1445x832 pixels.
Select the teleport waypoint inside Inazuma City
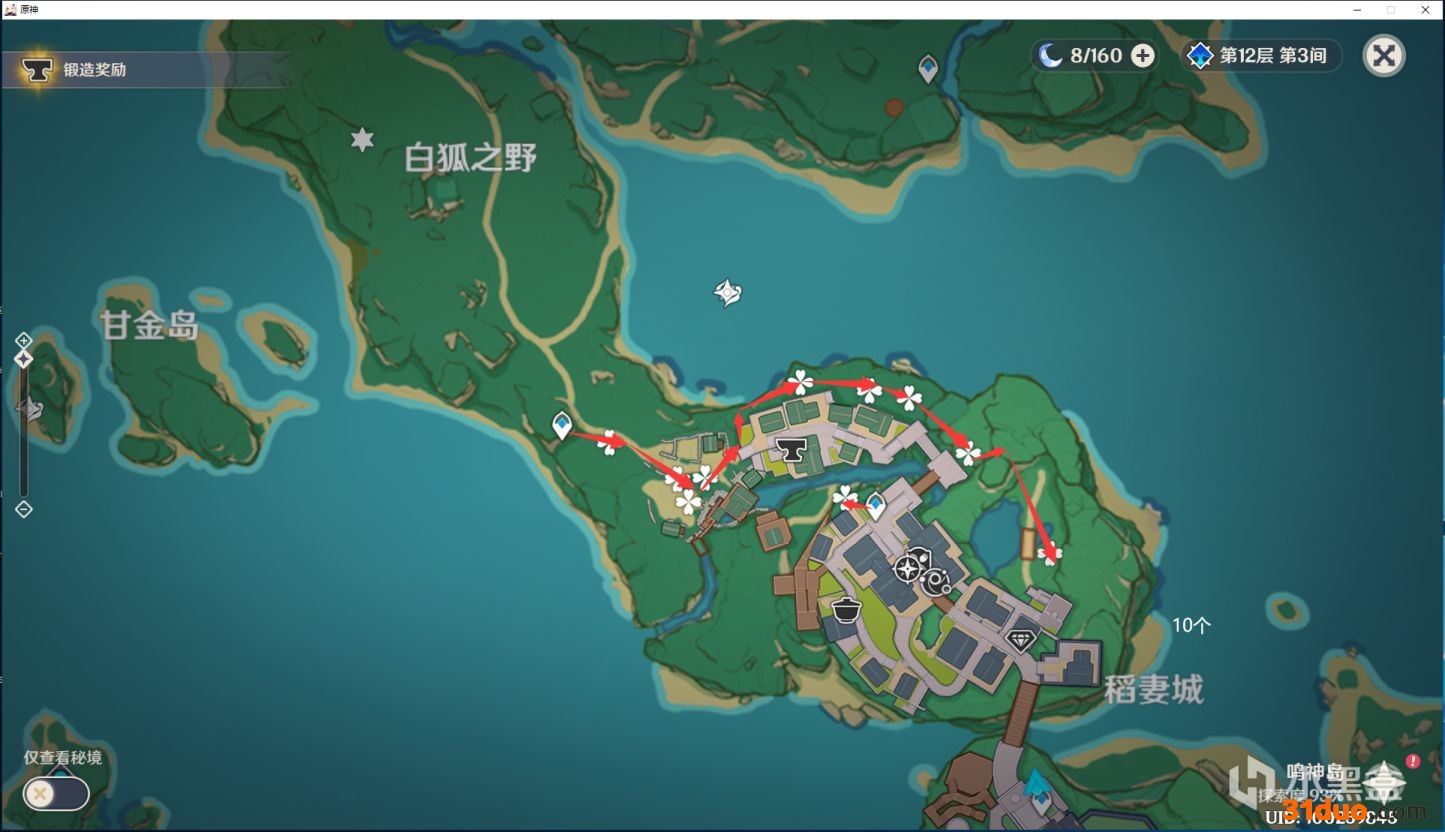876,505
